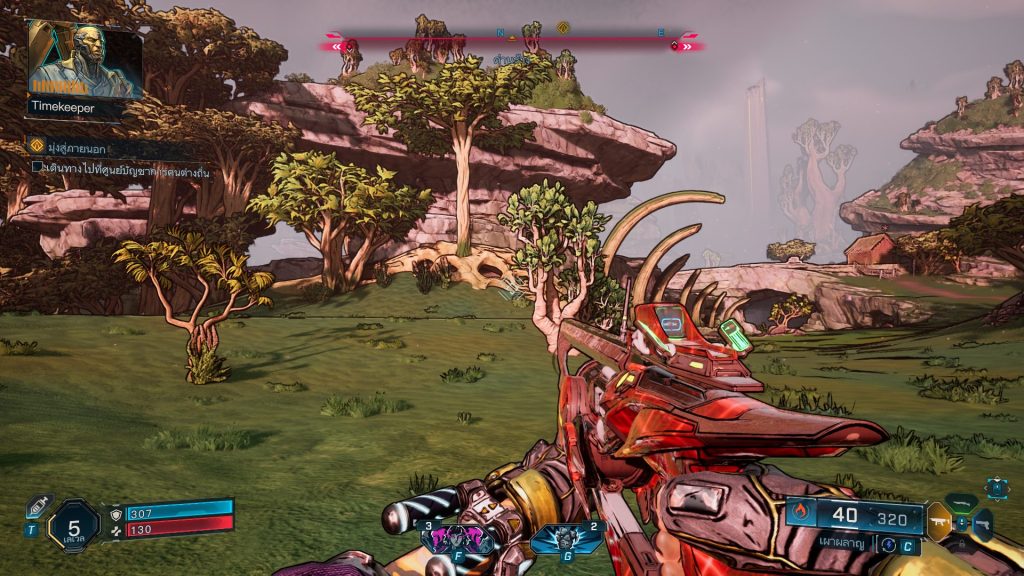Select the yellow objective marker on the compass
Viewport: 1024px width, 576px height.
(x=563, y=28)
